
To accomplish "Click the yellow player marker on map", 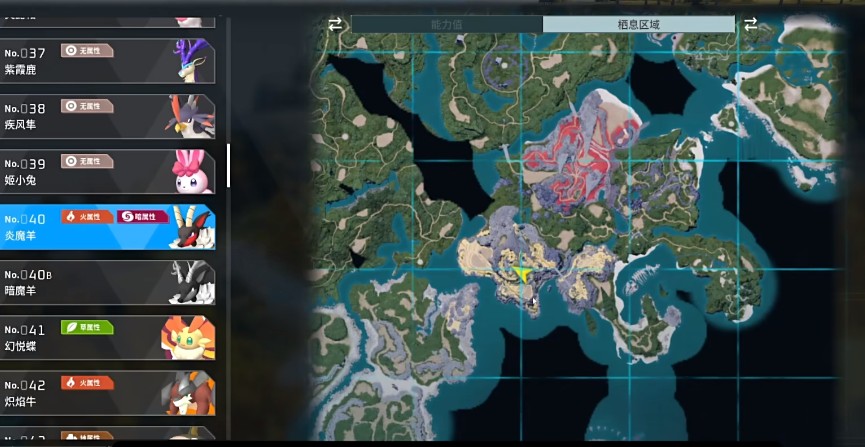I will [521, 270].
